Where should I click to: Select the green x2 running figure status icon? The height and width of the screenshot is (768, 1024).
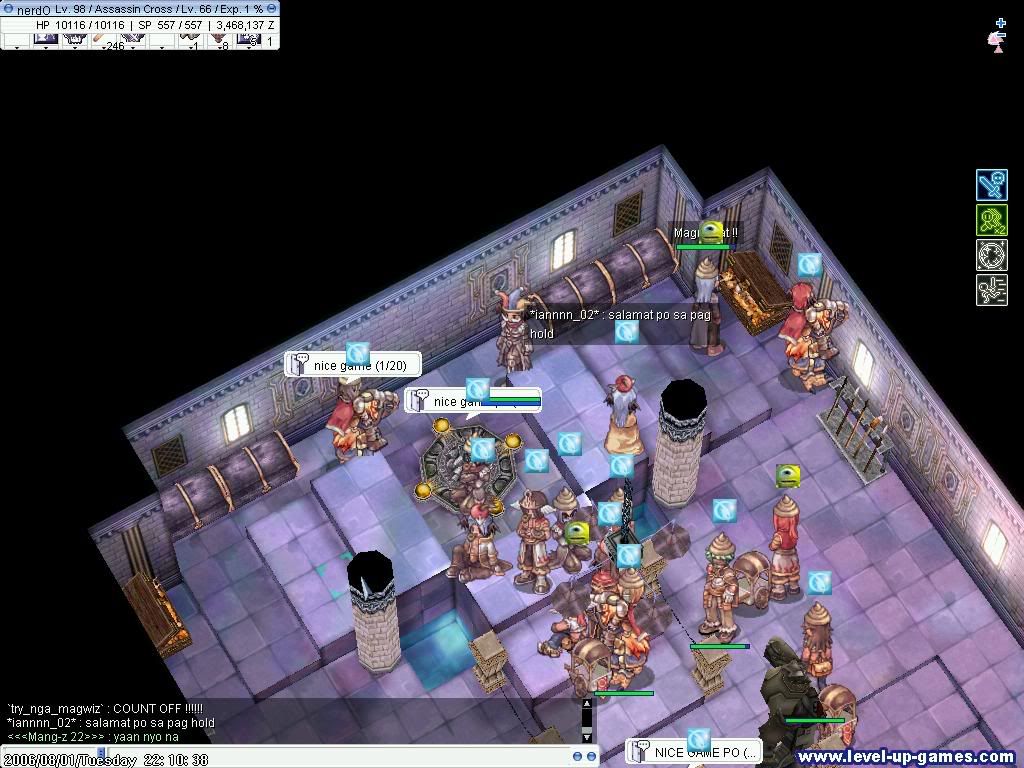(x=991, y=221)
